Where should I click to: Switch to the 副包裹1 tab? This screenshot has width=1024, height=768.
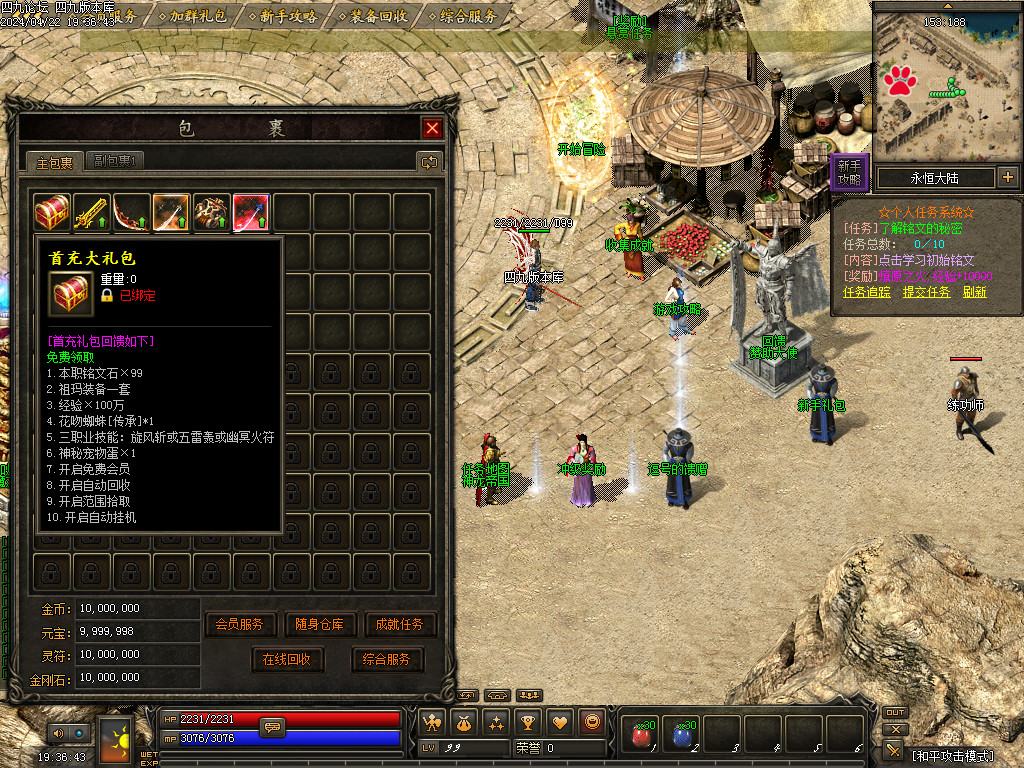117,161
